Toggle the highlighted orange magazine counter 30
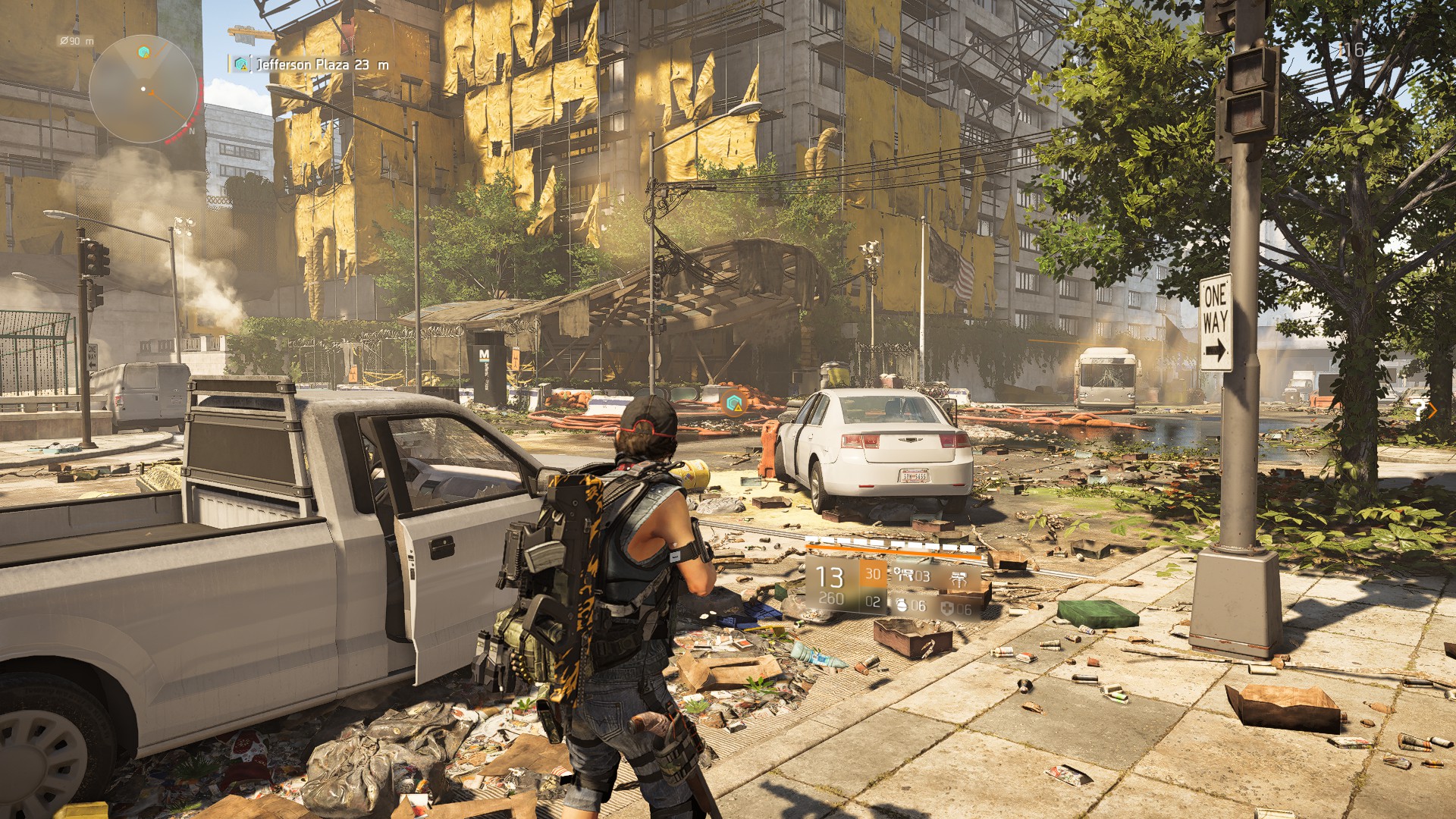The width and height of the screenshot is (1456, 819). coord(874,575)
